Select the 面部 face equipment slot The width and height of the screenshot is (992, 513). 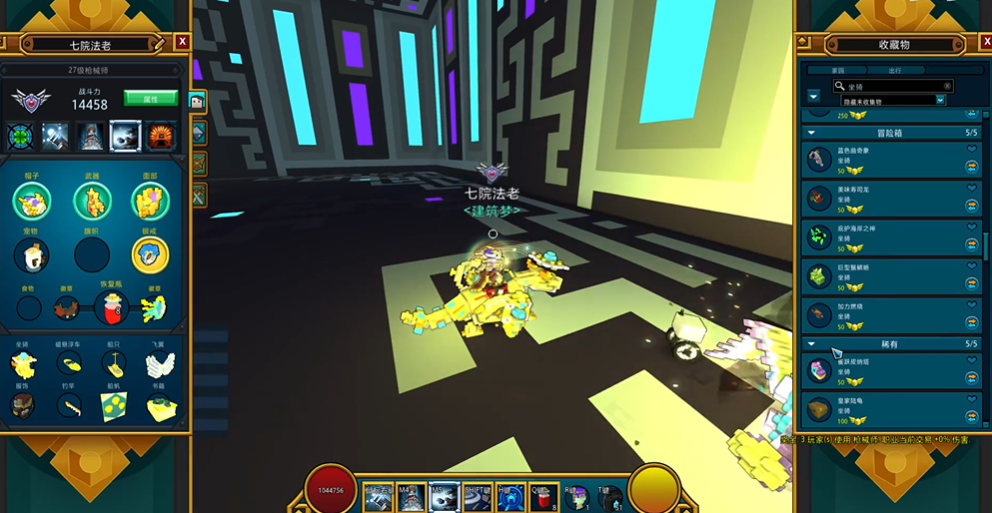coord(150,201)
